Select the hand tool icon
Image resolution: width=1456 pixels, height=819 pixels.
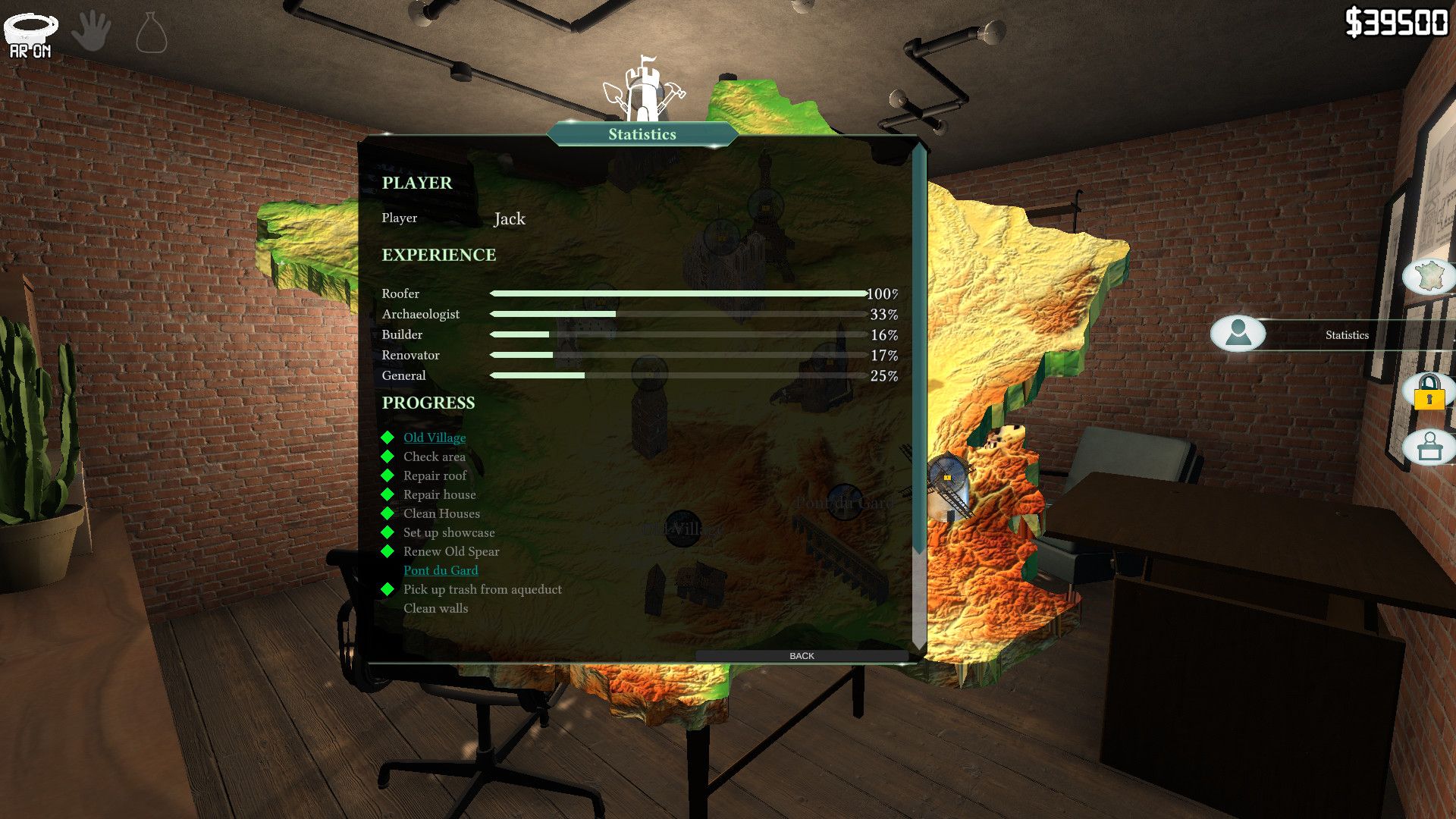point(92,32)
